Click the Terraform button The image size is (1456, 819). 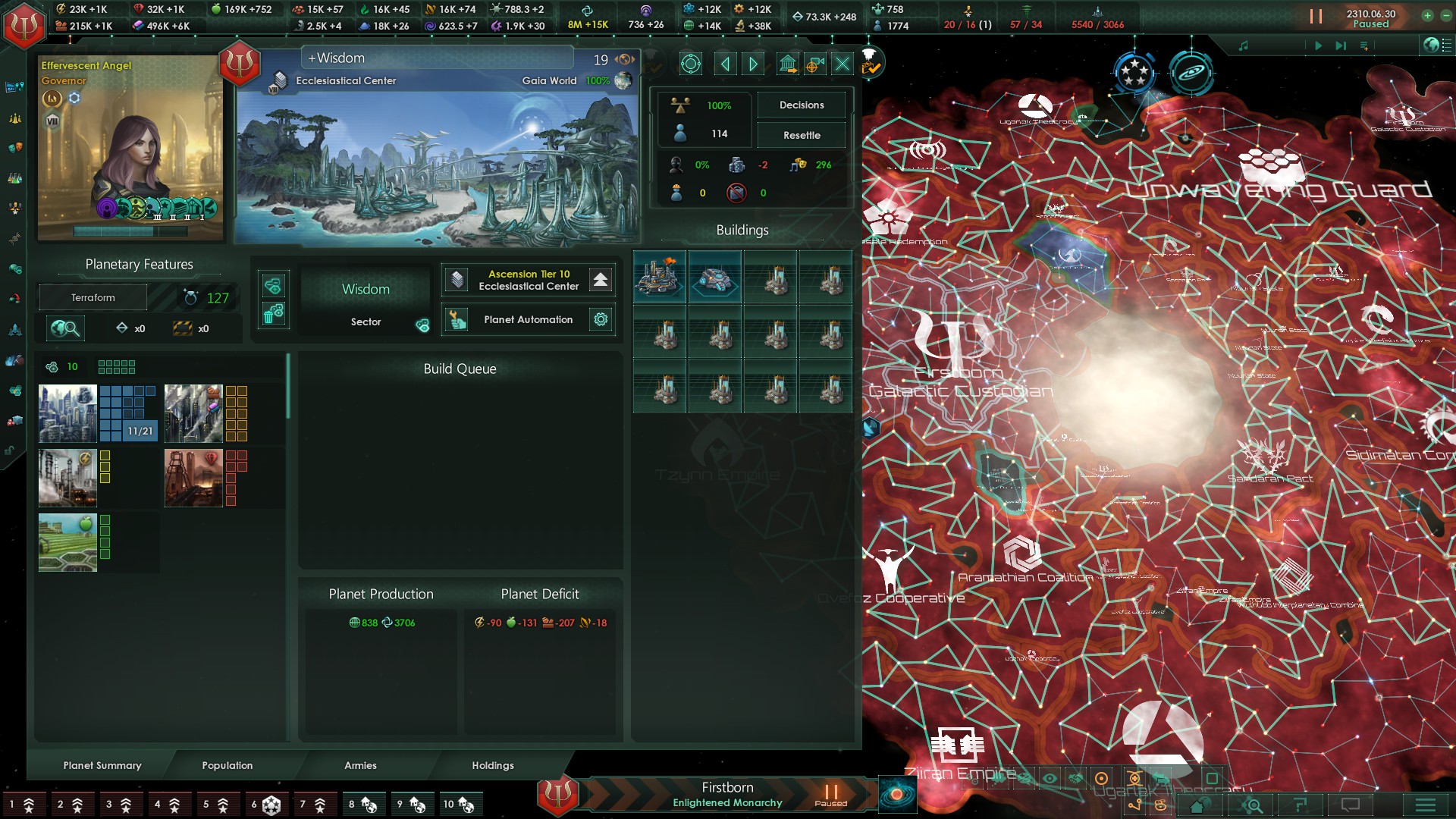(x=93, y=297)
